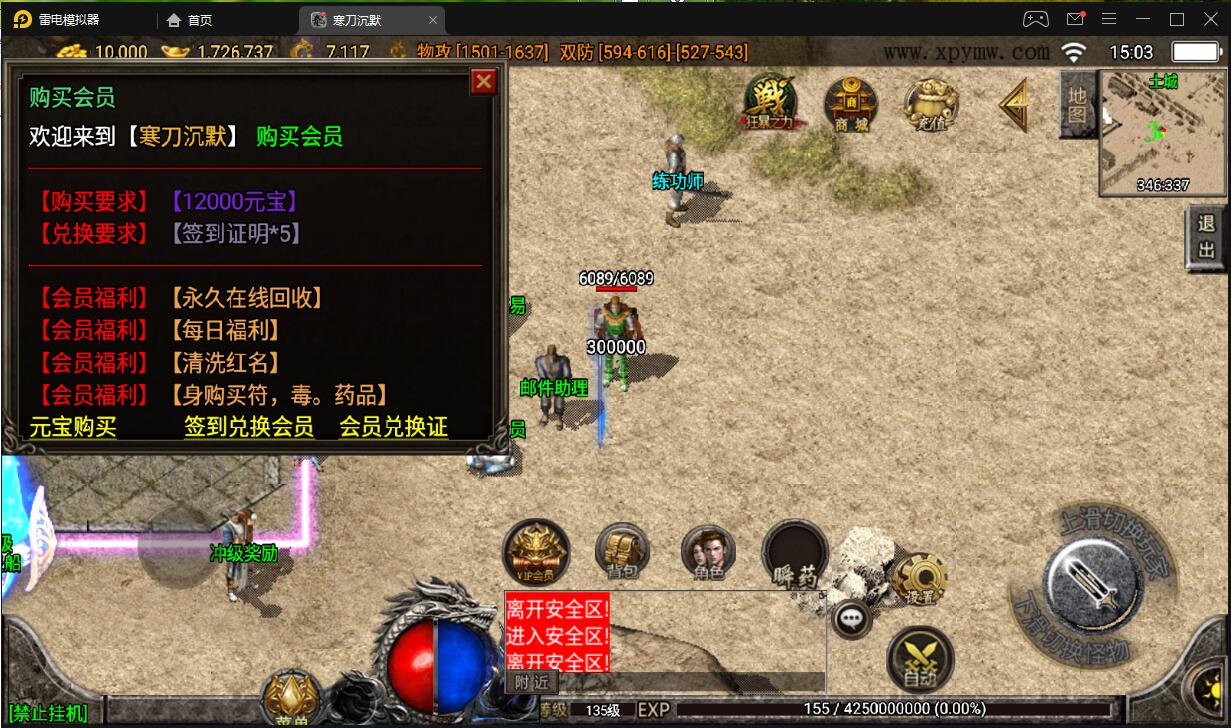Activate the 狂暴之力 icon
This screenshot has width=1231, height=728.
click(770, 101)
